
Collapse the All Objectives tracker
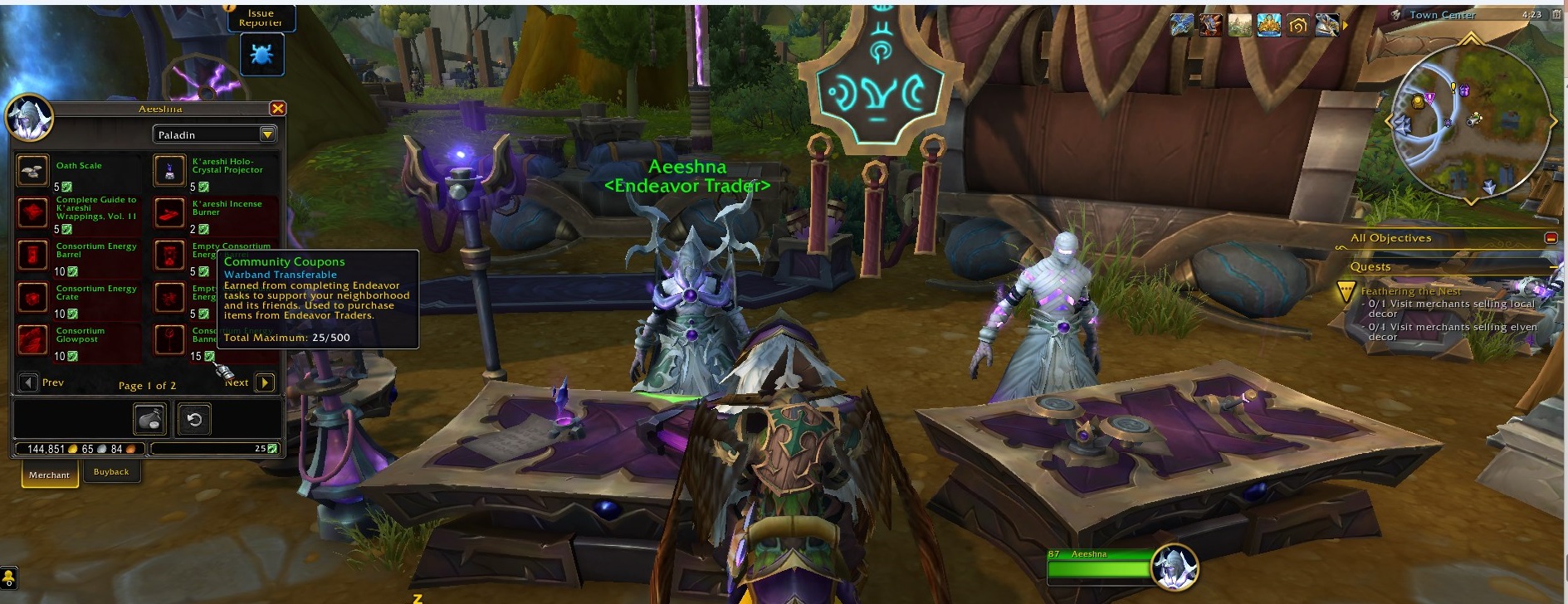tap(1551, 238)
